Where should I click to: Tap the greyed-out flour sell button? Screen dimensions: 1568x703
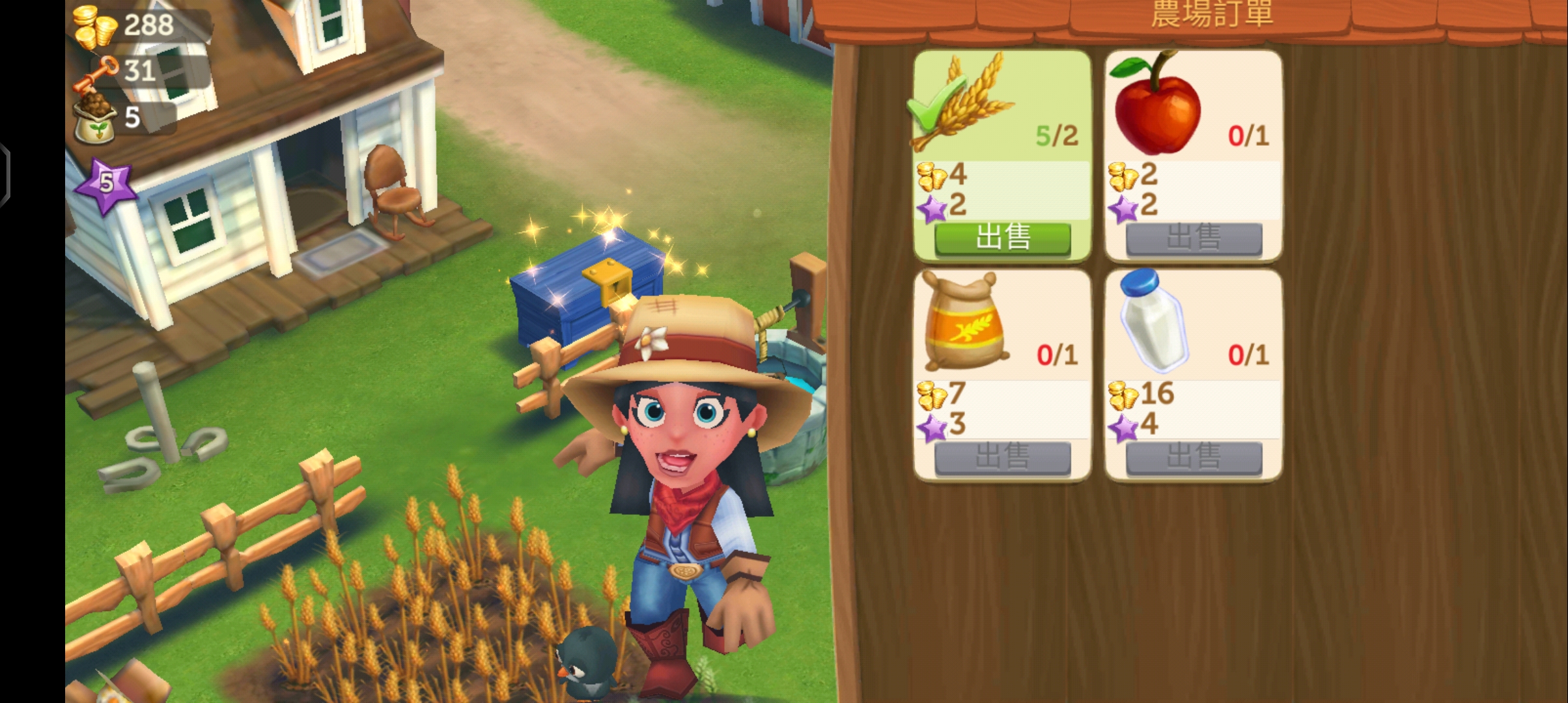click(1002, 457)
